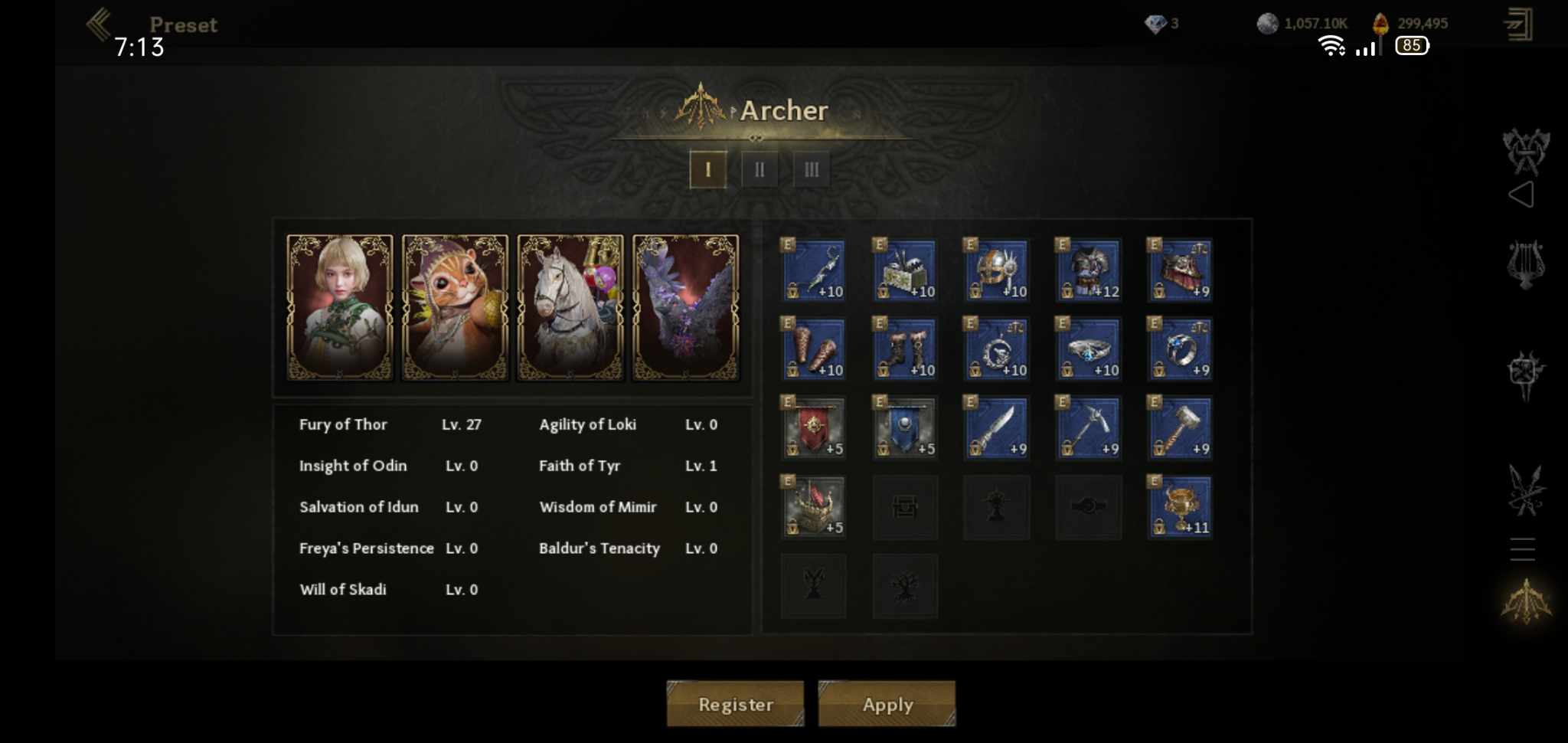Switch to preset slot III
1568x743 pixels.
click(x=812, y=169)
